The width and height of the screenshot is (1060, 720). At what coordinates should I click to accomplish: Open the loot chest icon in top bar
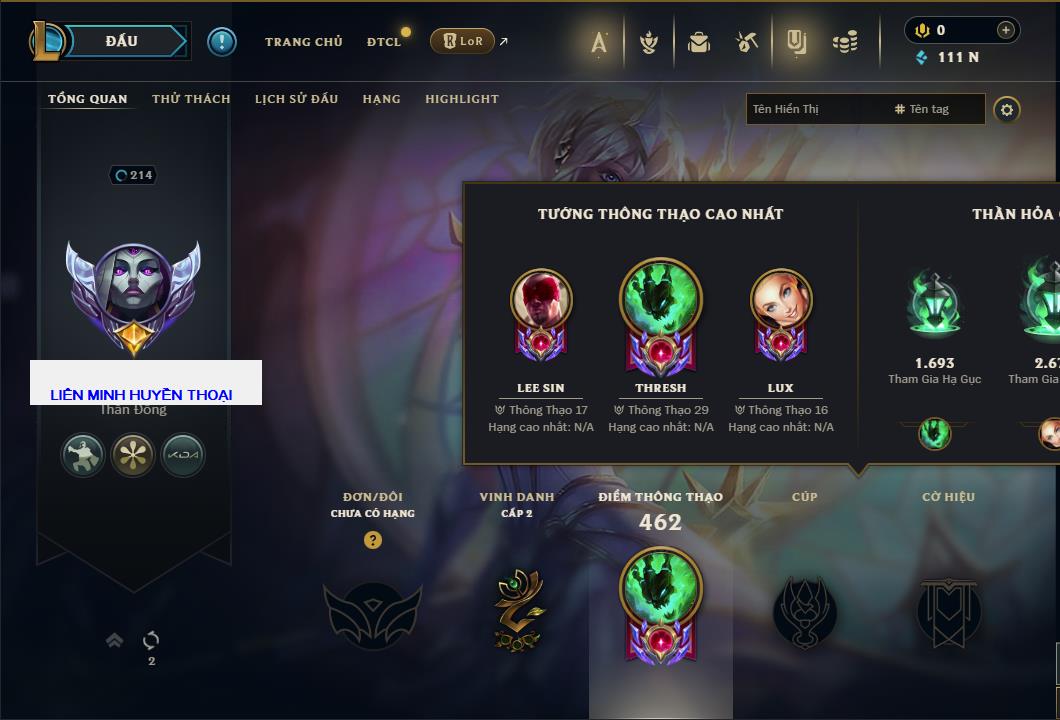pos(699,42)
